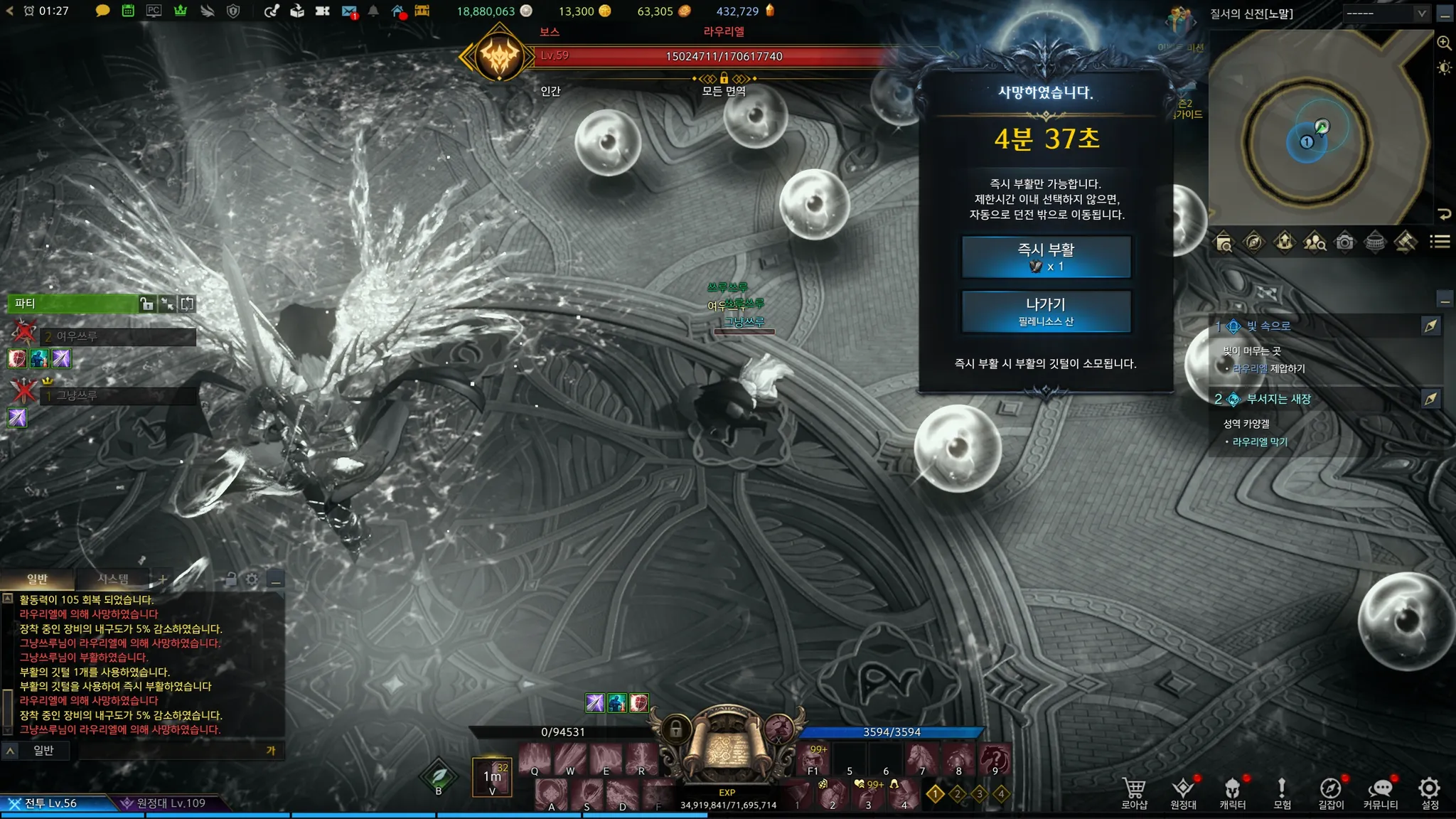Select the 빛 속으로 quest tracker entry
The width and height of the screenshot is (1456, 819).
(1268, 326)
